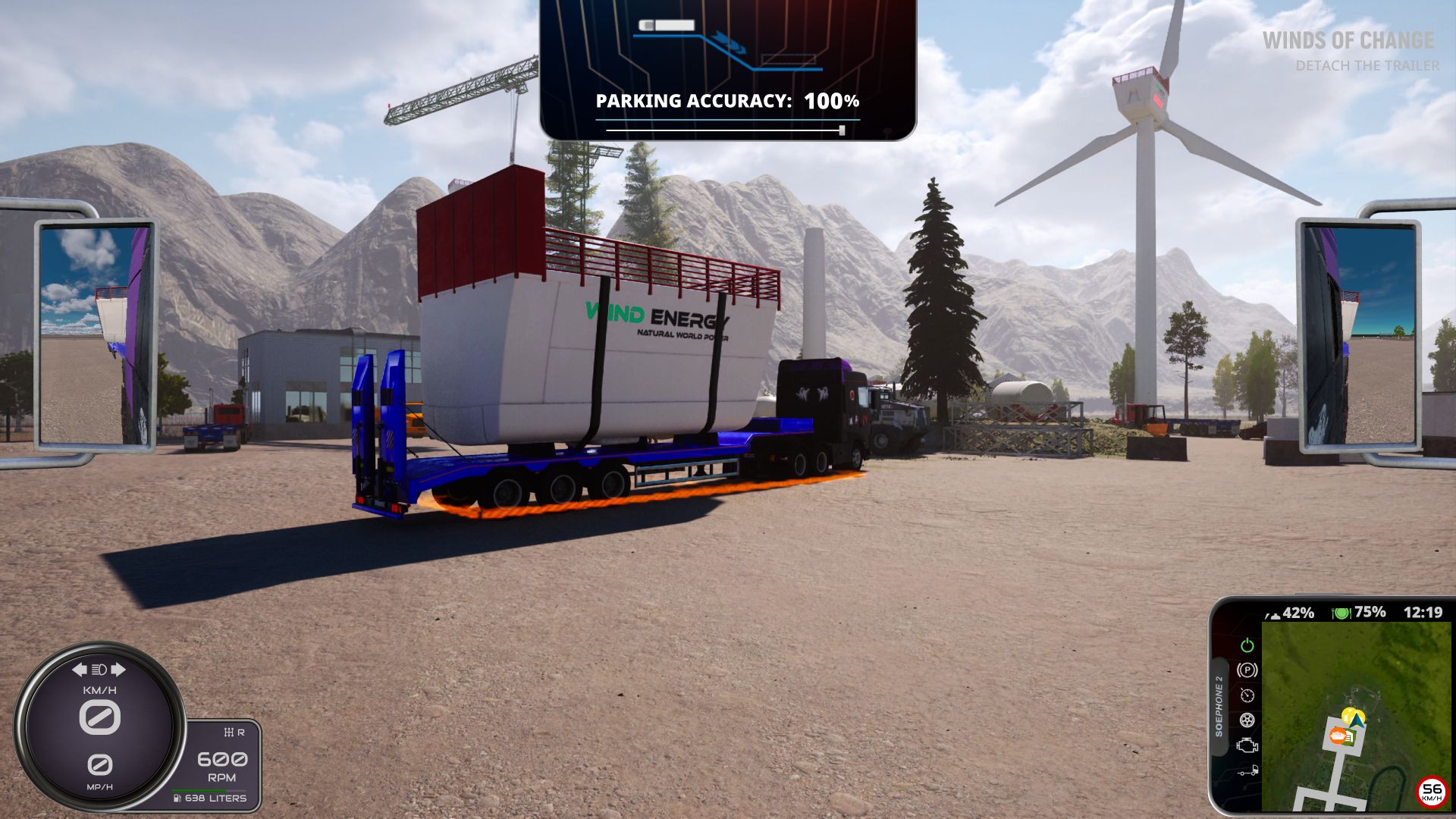Screen dimensions: 1456x819
Task: Click the left turn signal arrow
Action: 79,669
